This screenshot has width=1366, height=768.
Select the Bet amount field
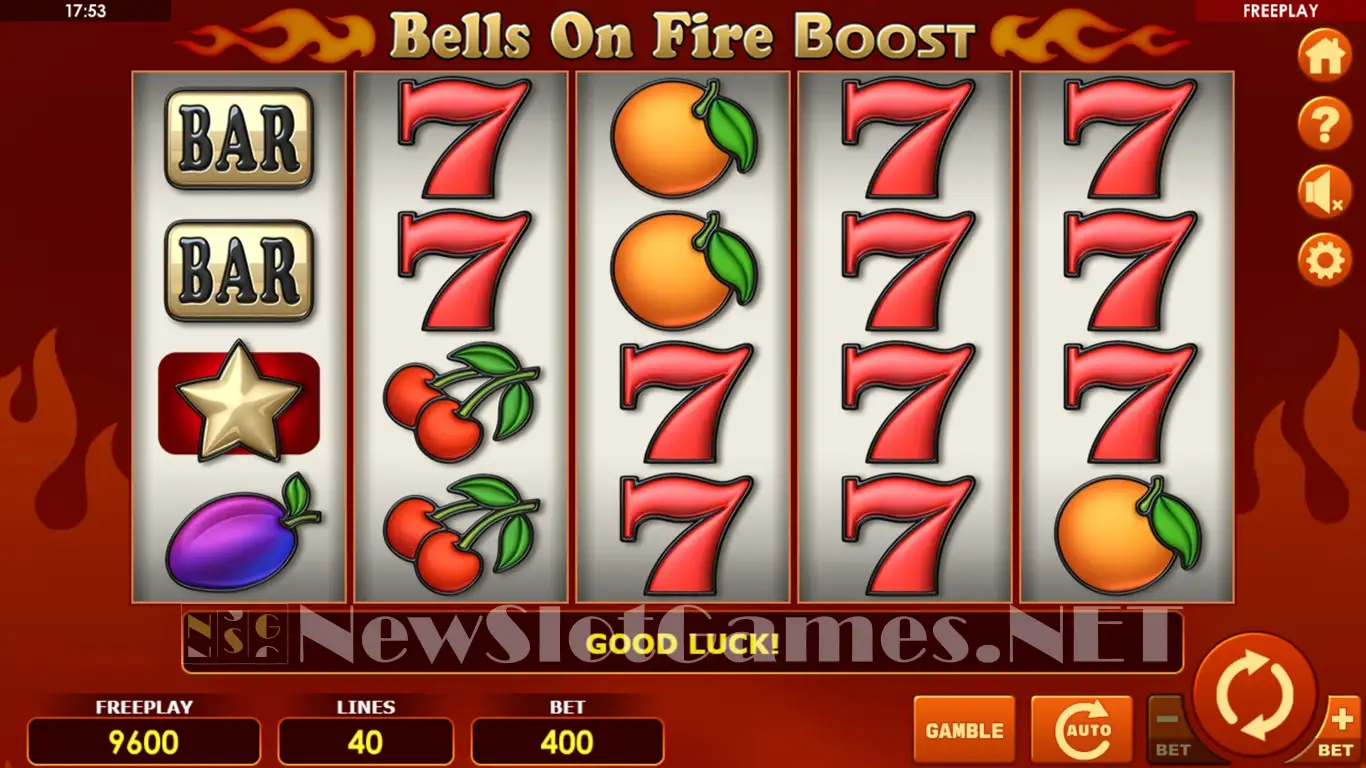point(567,742)
